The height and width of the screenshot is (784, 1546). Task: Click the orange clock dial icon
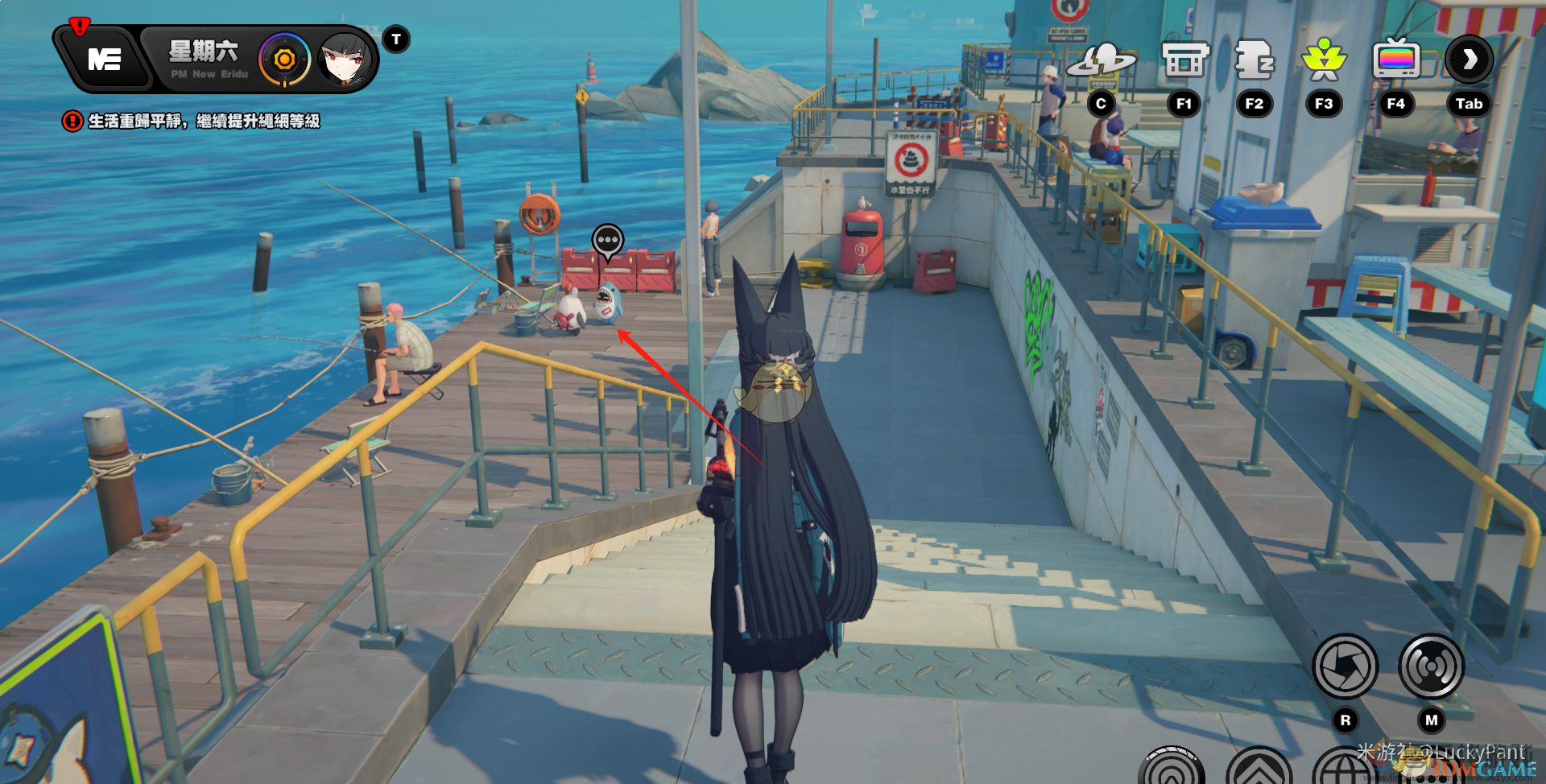(284, 60)
